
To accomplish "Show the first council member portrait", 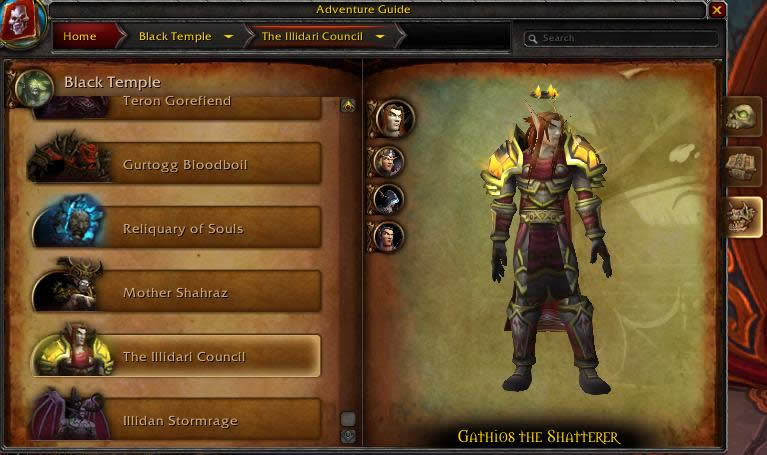I will pyautogui.click(x=392, y=118).
